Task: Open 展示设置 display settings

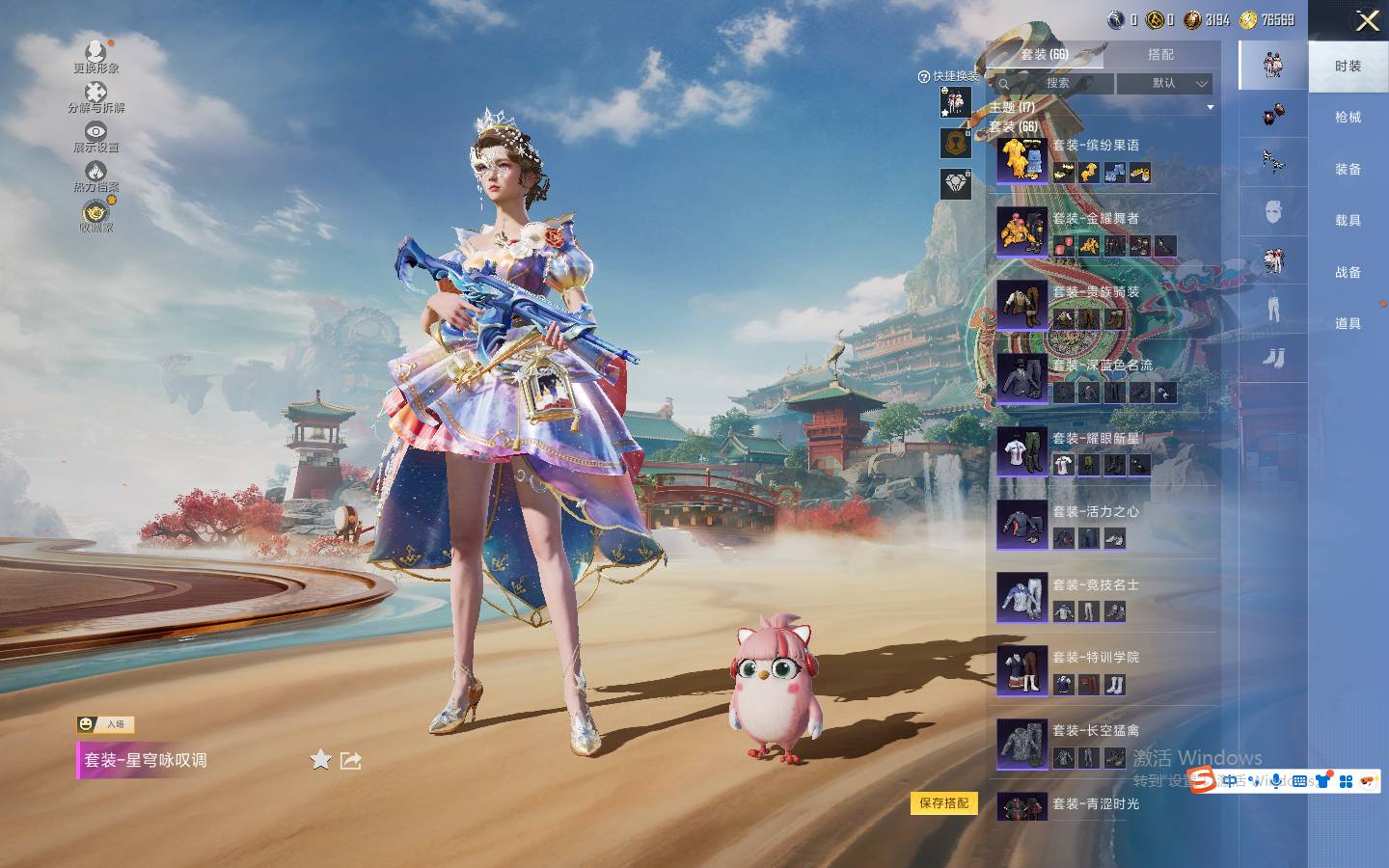Action: click(95, 137)
